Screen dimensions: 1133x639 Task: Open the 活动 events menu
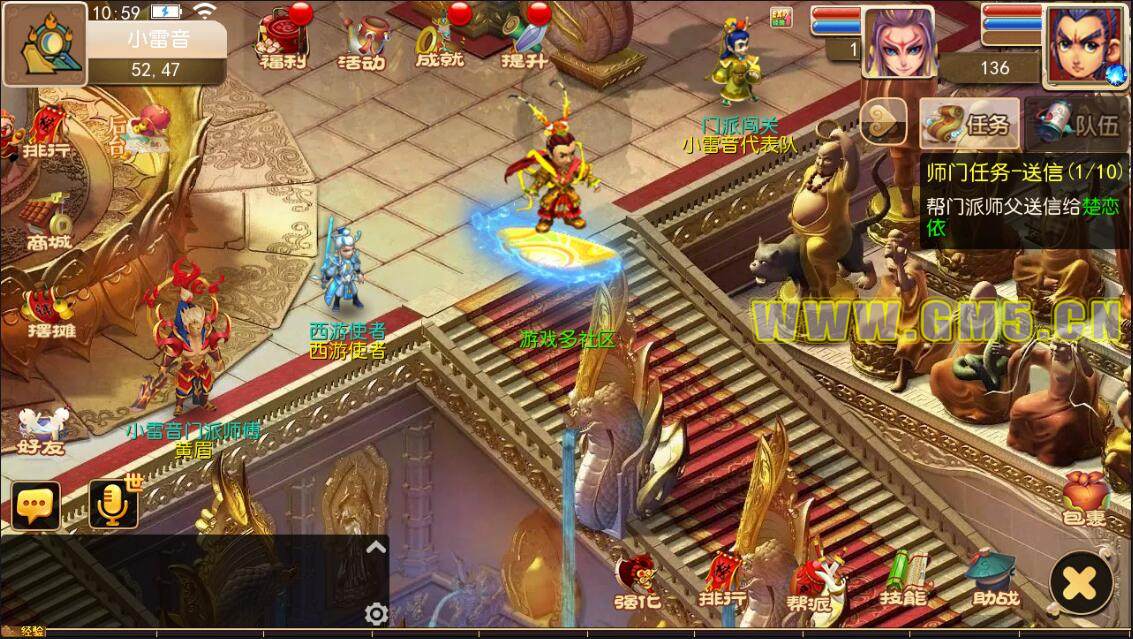[x=360, y=42]
